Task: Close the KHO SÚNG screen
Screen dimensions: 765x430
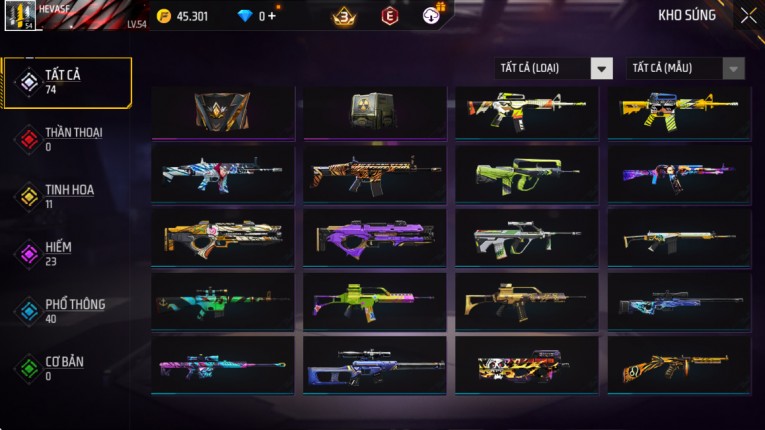Action: point(748,16)
